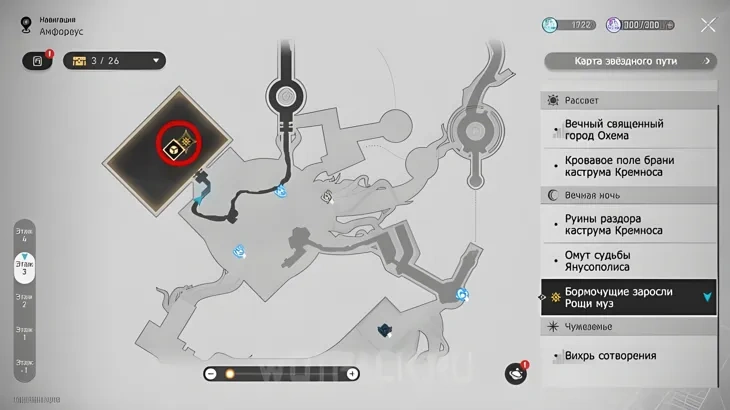
Task: Open the bottom-right round icon with alert badge
Action: click(x=516, y=373)
